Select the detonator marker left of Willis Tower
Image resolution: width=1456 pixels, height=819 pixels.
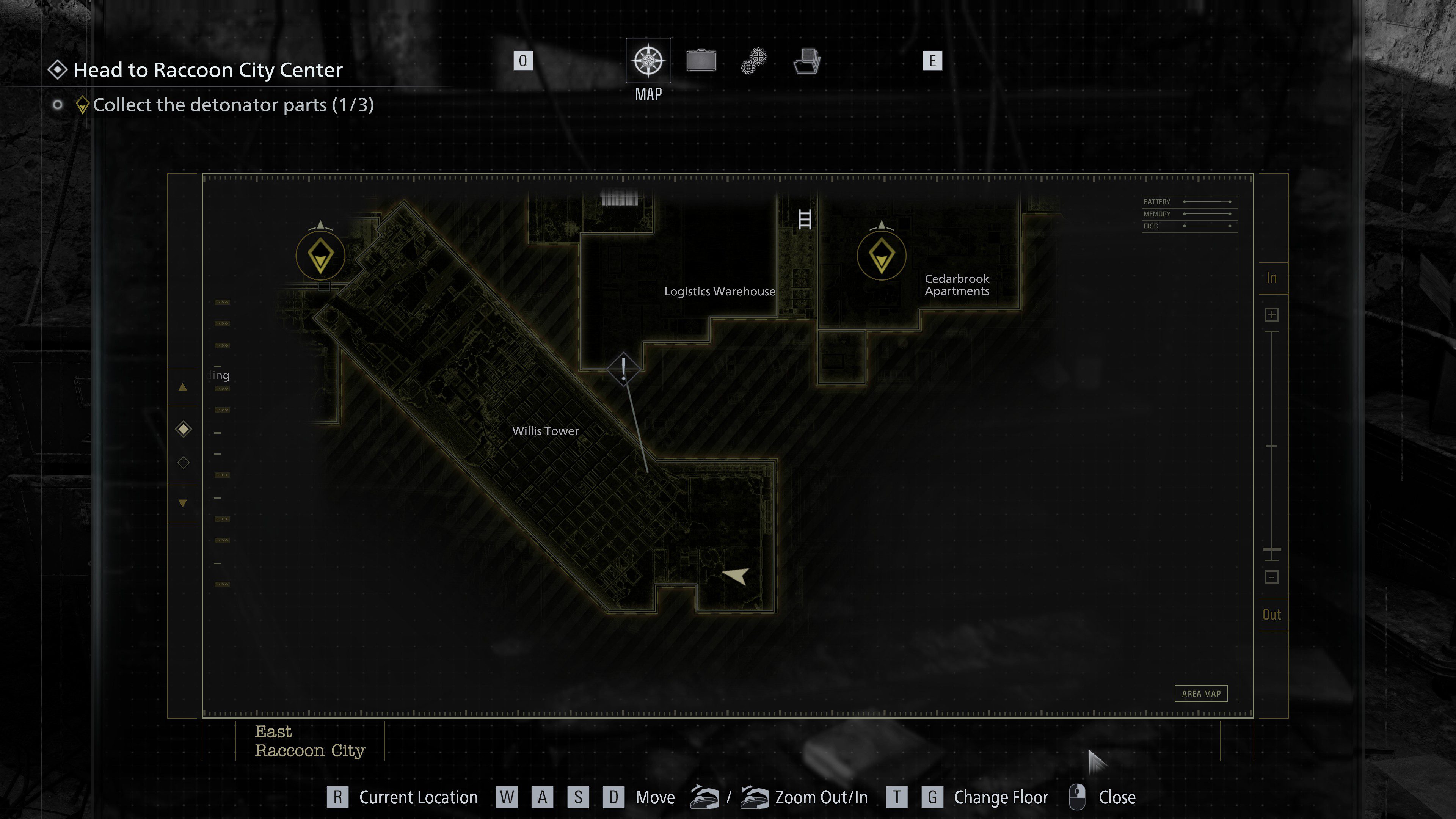320,256
